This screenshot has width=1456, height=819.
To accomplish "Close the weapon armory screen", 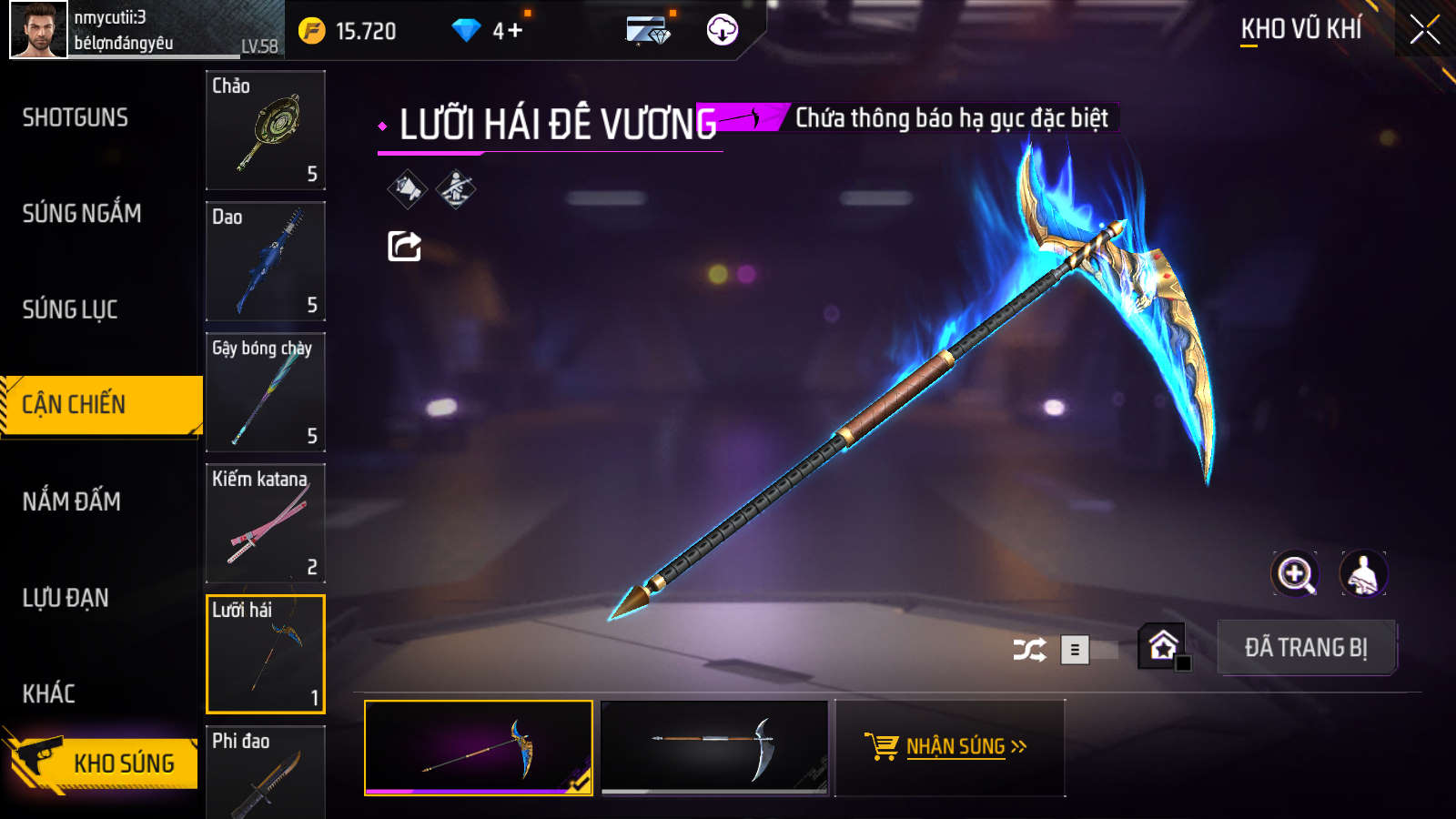I will tap(1424, 30).
